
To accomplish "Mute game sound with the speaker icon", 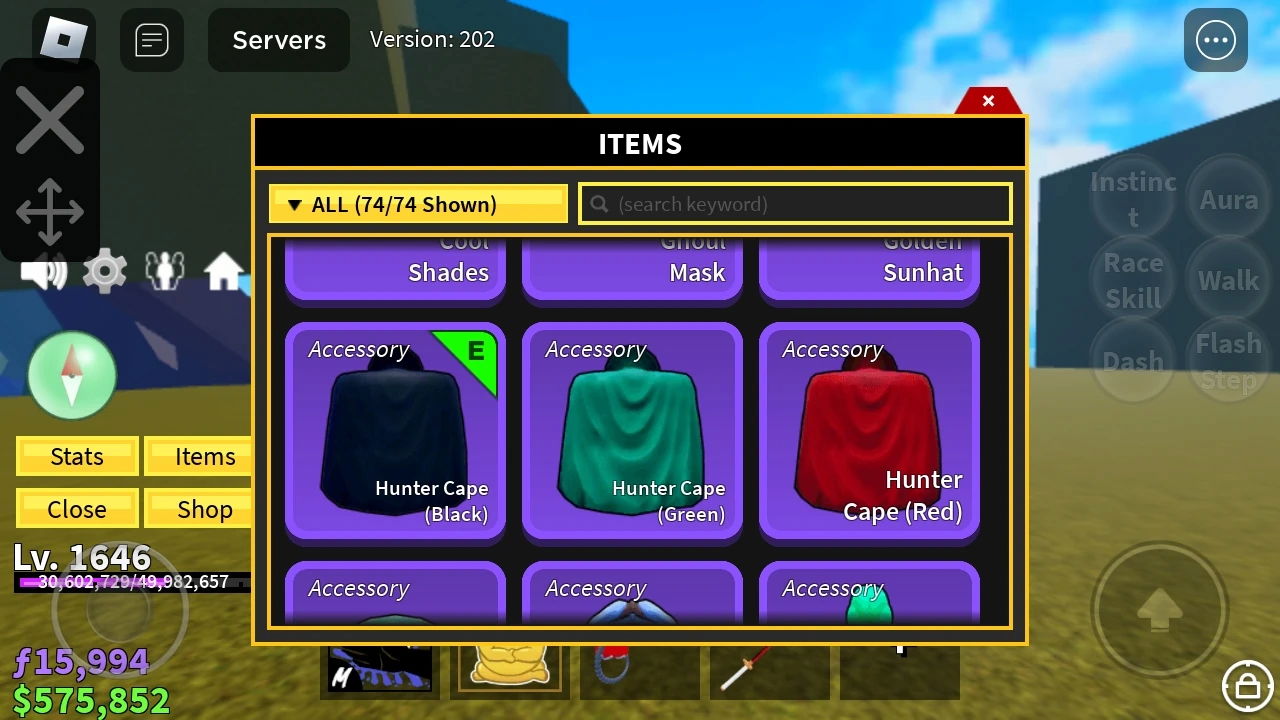I will [44, 269].
